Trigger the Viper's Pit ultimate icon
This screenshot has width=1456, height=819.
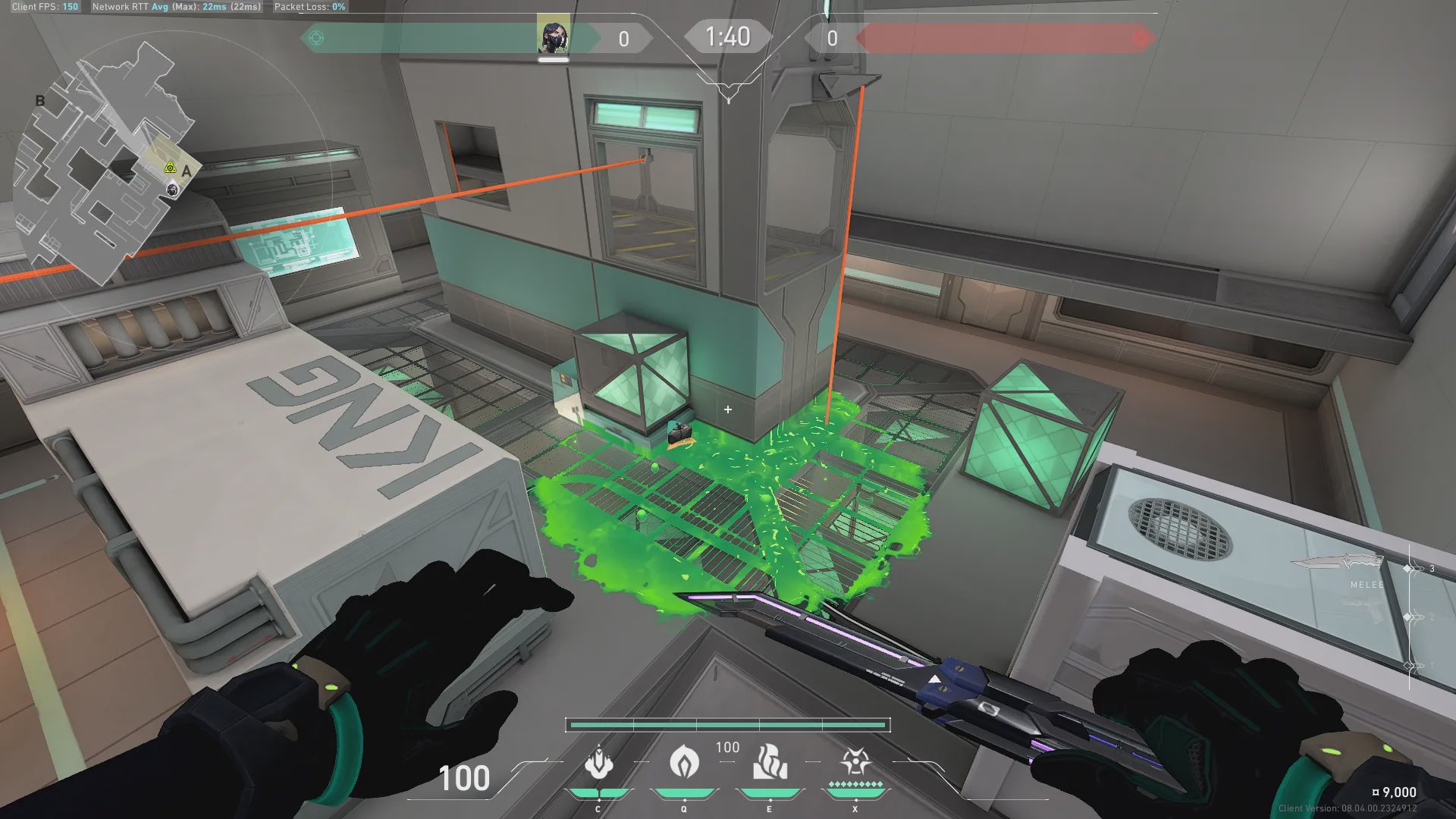click(x=855, y=761)
